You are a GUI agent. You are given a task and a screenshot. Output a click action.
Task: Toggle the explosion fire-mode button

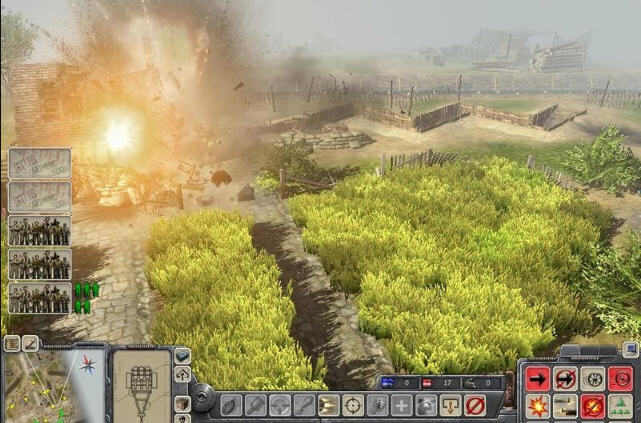[537, 407]
